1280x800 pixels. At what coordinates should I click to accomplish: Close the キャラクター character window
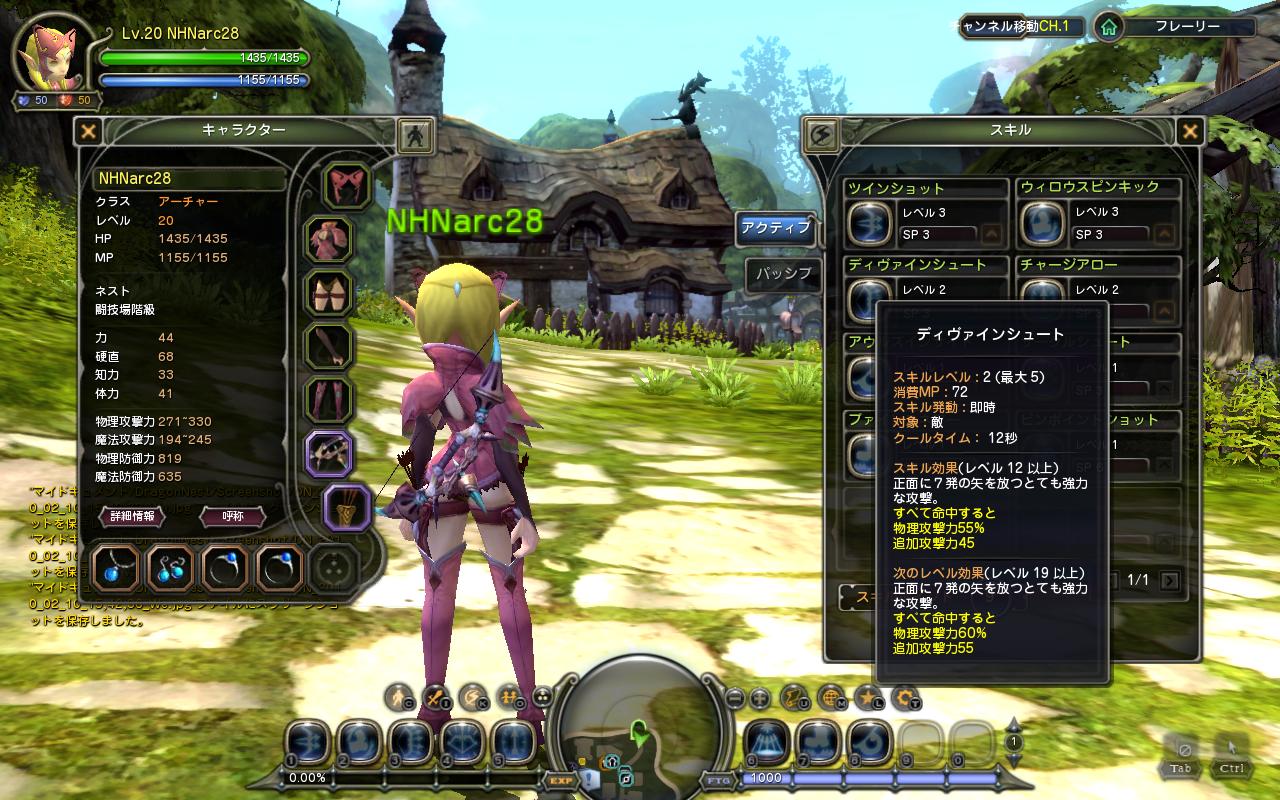point(89,131)
